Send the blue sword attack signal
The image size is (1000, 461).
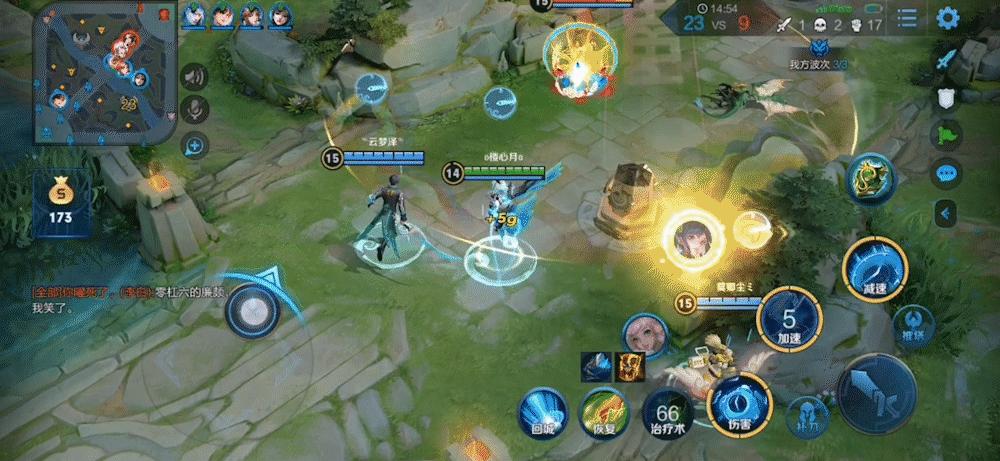946,59
